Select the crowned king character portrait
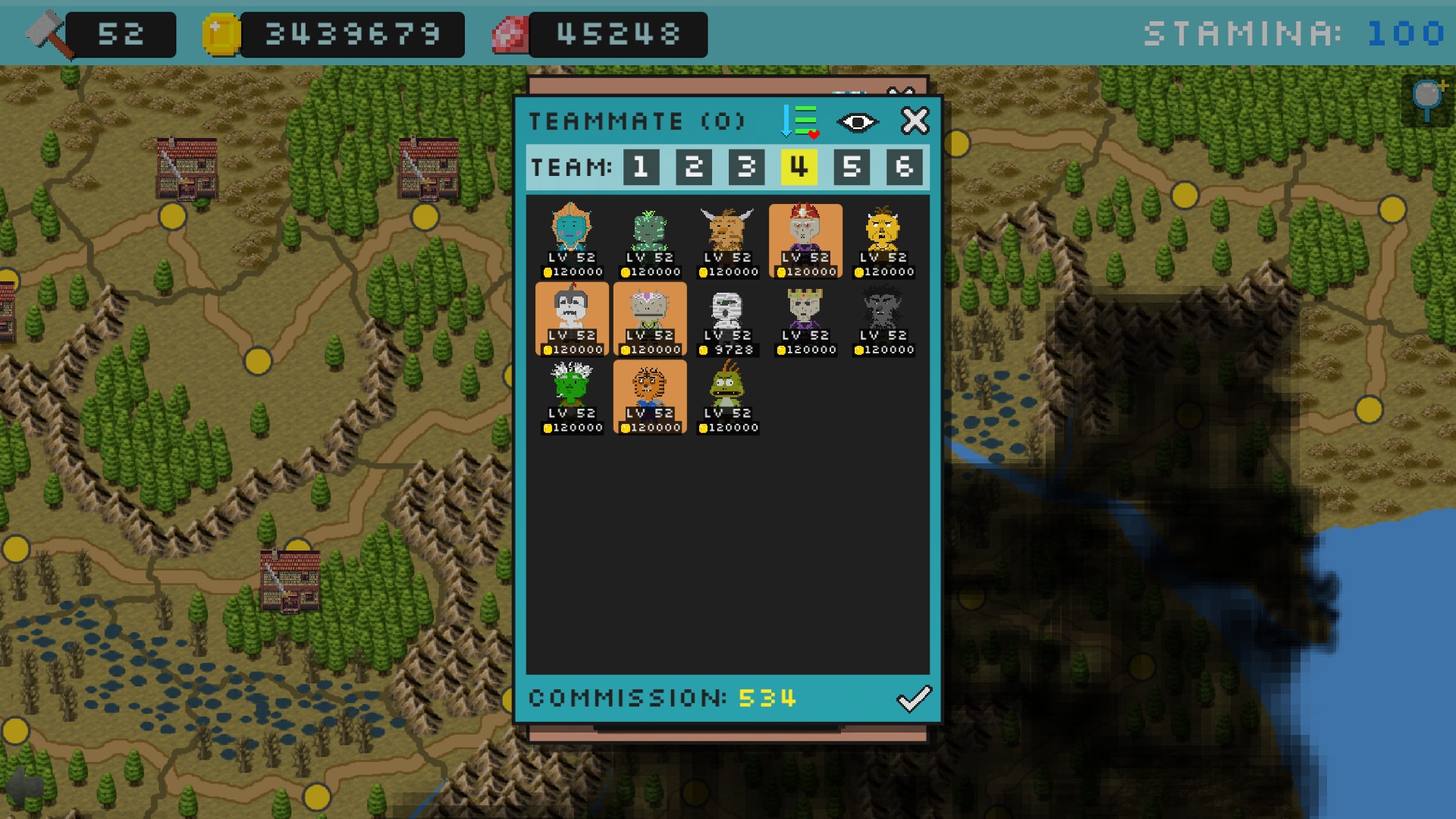 [x=805, y=318]
